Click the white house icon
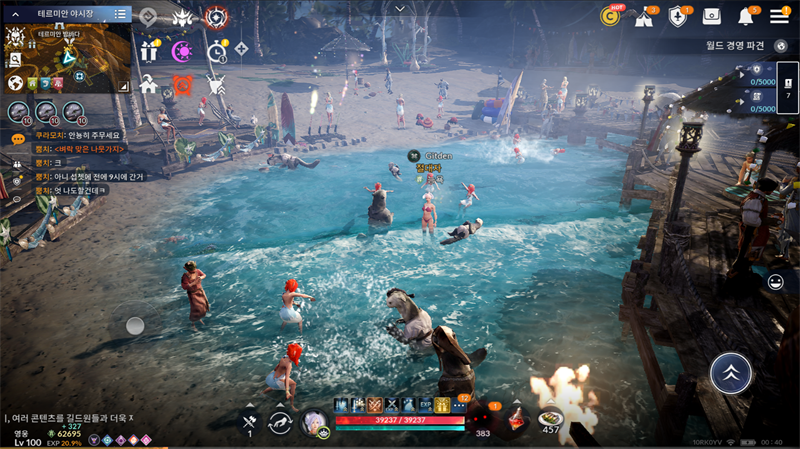 point(149,84)
